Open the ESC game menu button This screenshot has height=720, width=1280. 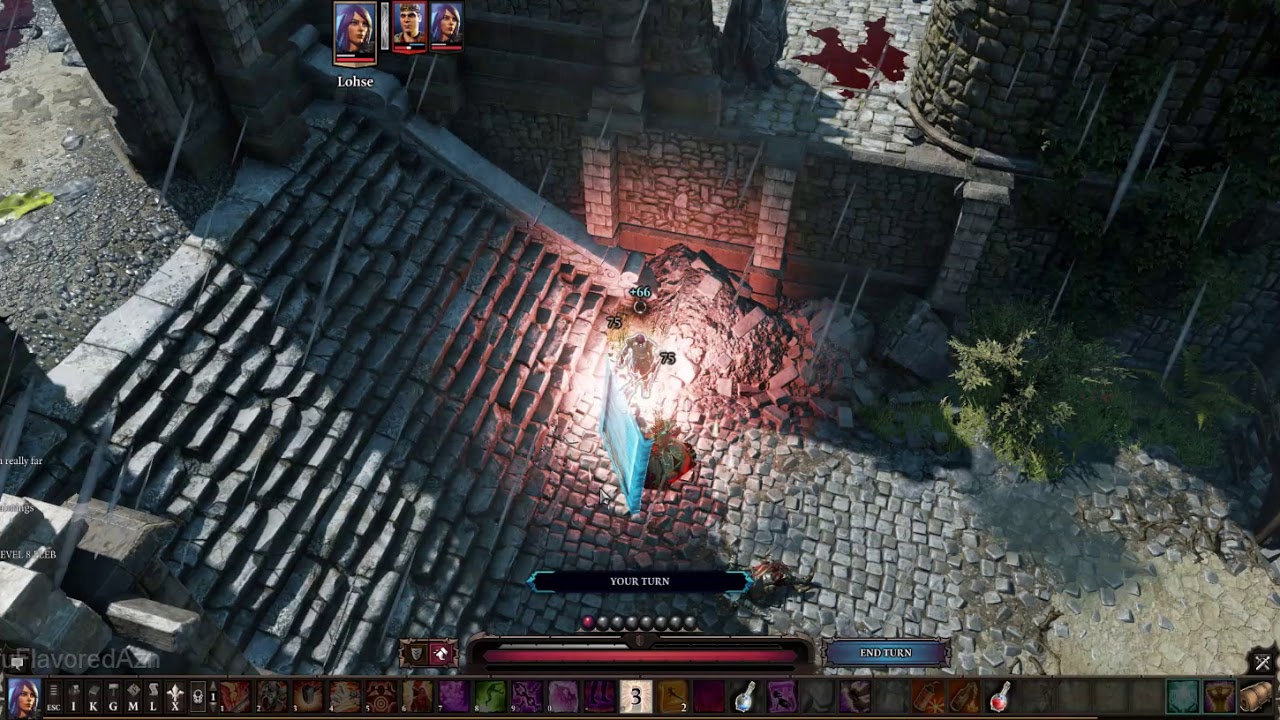coord(54,696)
